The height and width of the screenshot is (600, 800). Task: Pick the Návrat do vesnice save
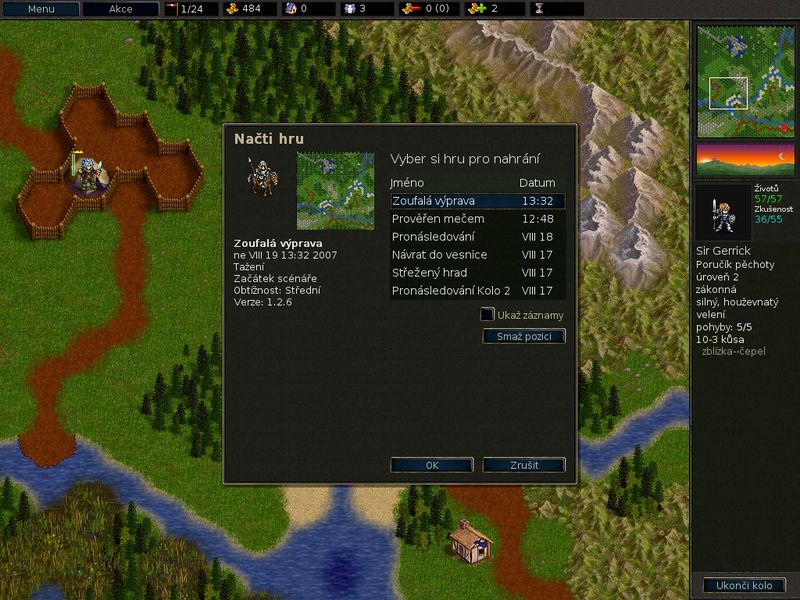click(x=477, y=255)
